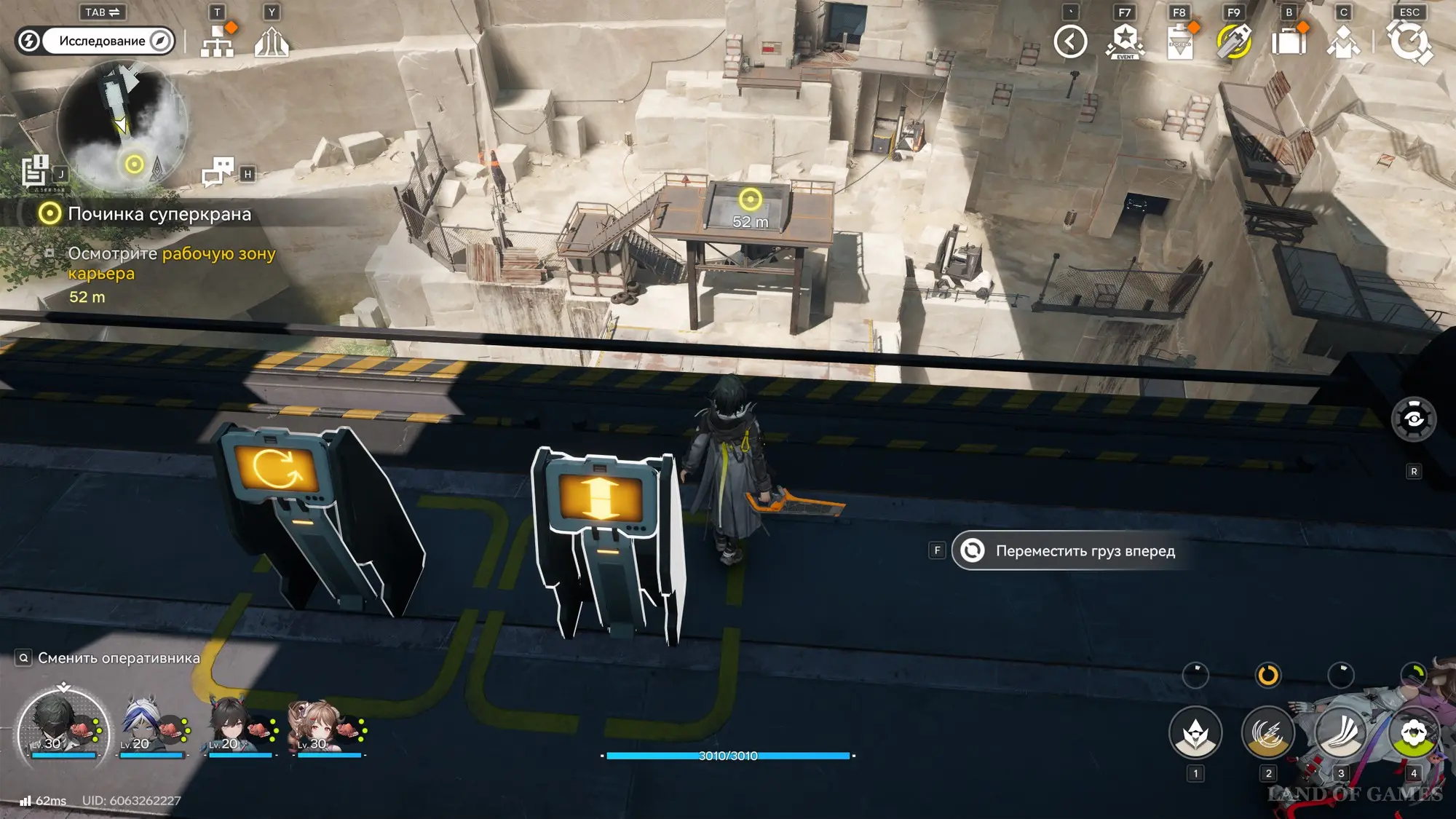The width and height of the screenshot is (1456, 819).
Task: Open the backpack inventory icon
Action: tap(1289, 41)
